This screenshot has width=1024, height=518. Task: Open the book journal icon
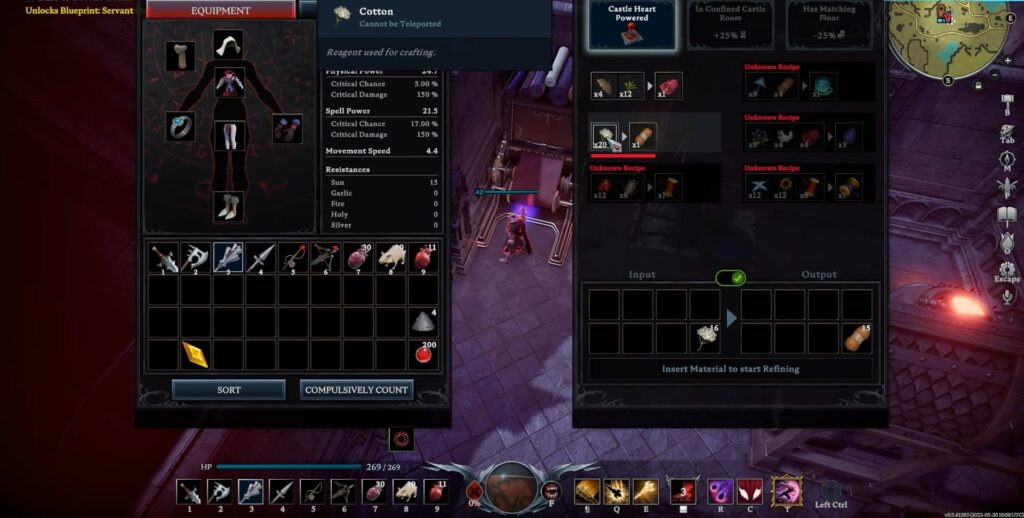pos(1007,214)
